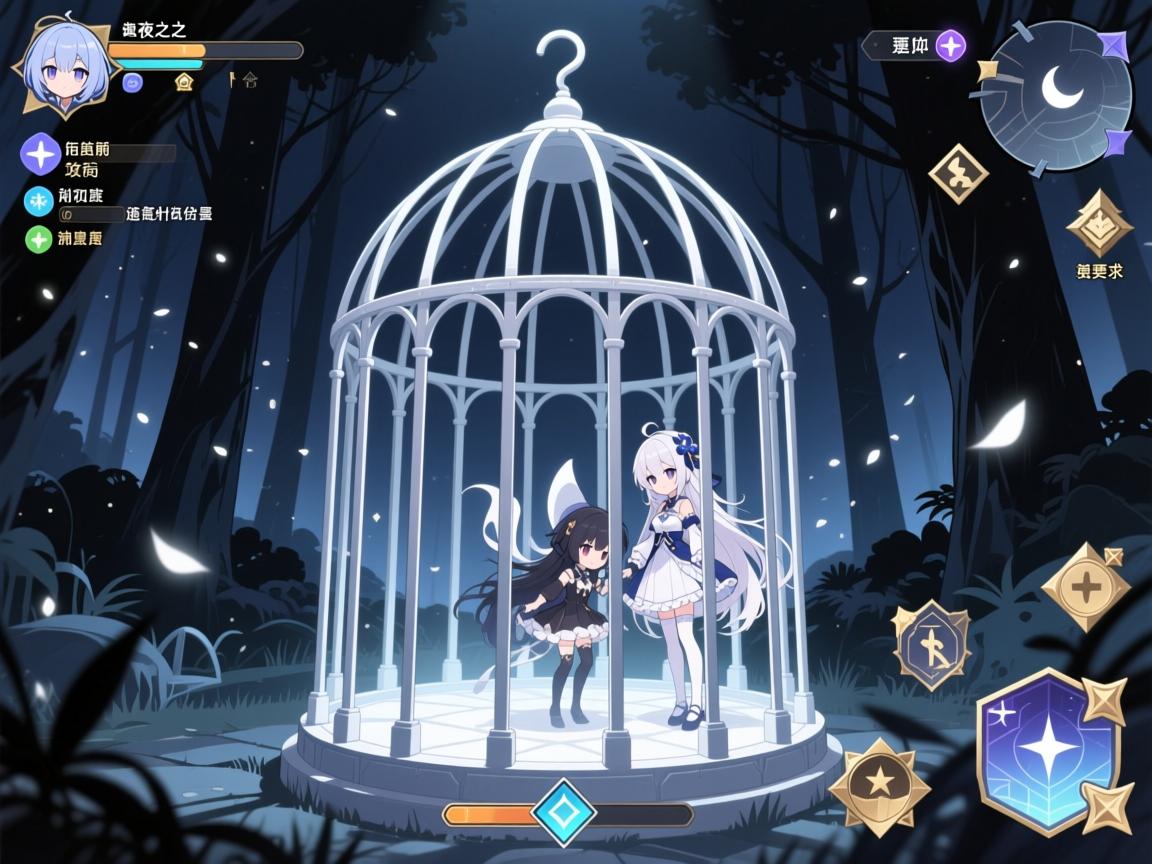
Task: Click the cyan diamond on the bottom bar
Action: pos(564,814)
